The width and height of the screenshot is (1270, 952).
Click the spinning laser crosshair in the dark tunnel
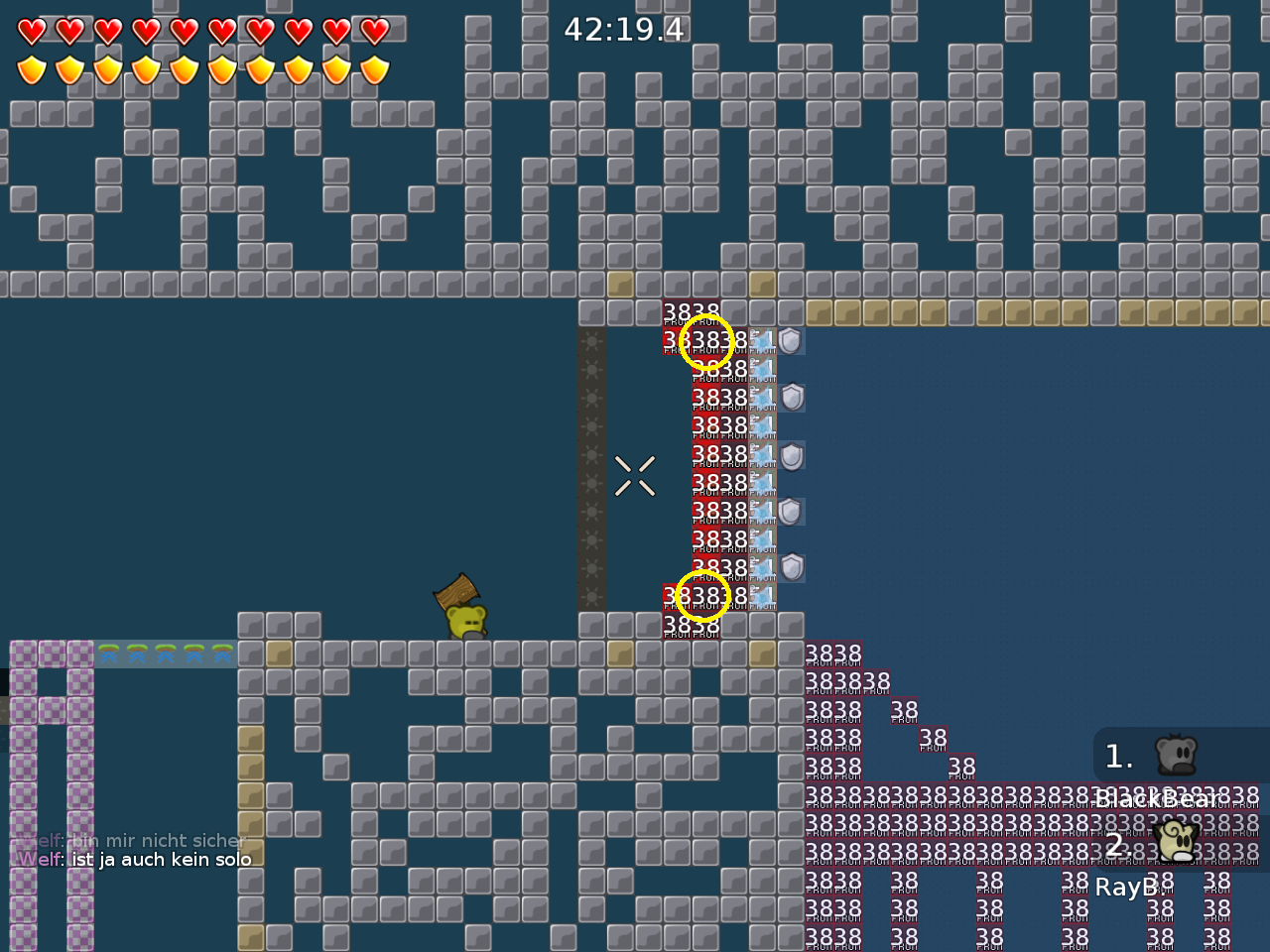click(635, 474)
